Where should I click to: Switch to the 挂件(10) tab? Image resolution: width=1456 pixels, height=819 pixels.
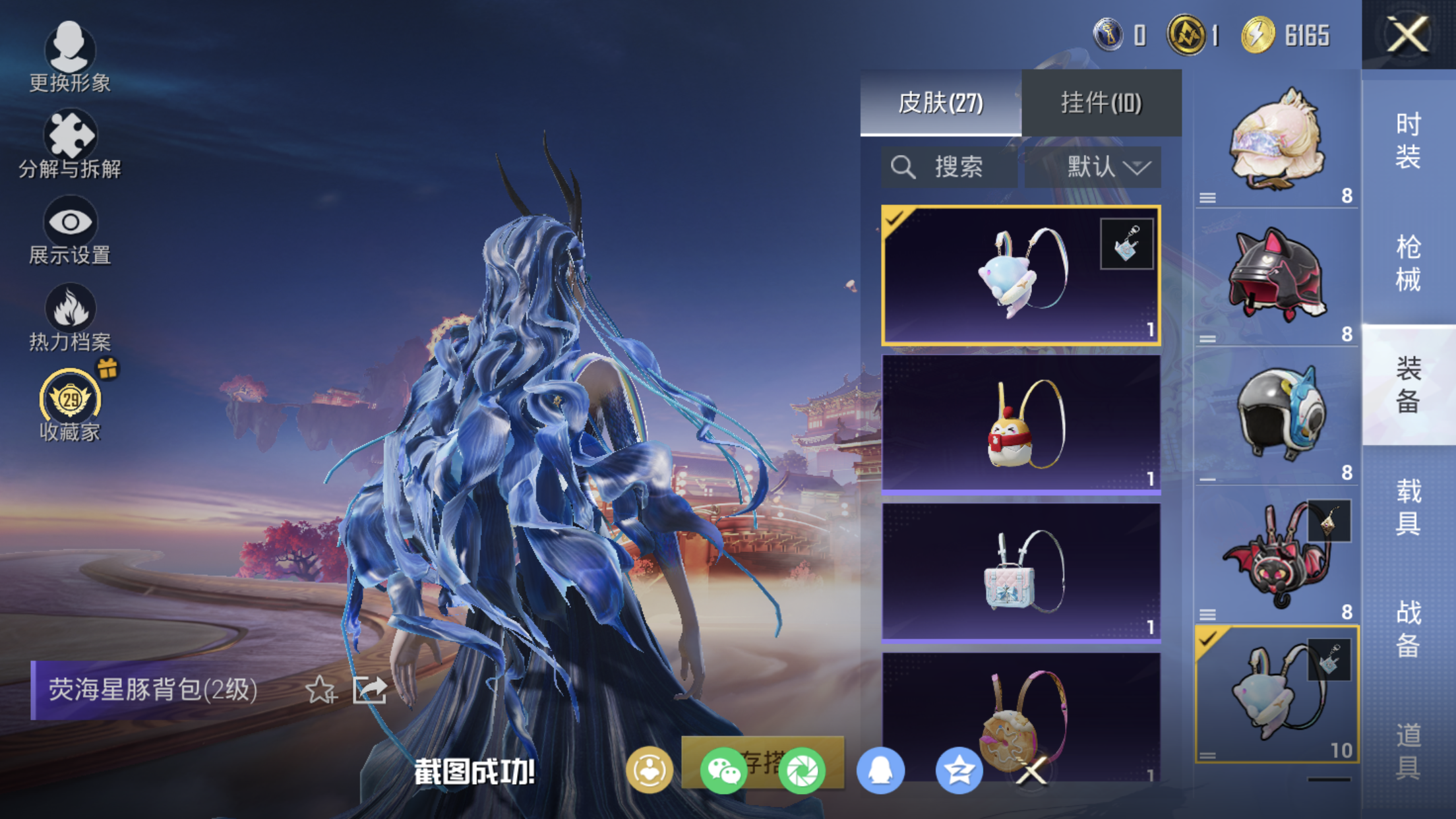(1101, 103)
